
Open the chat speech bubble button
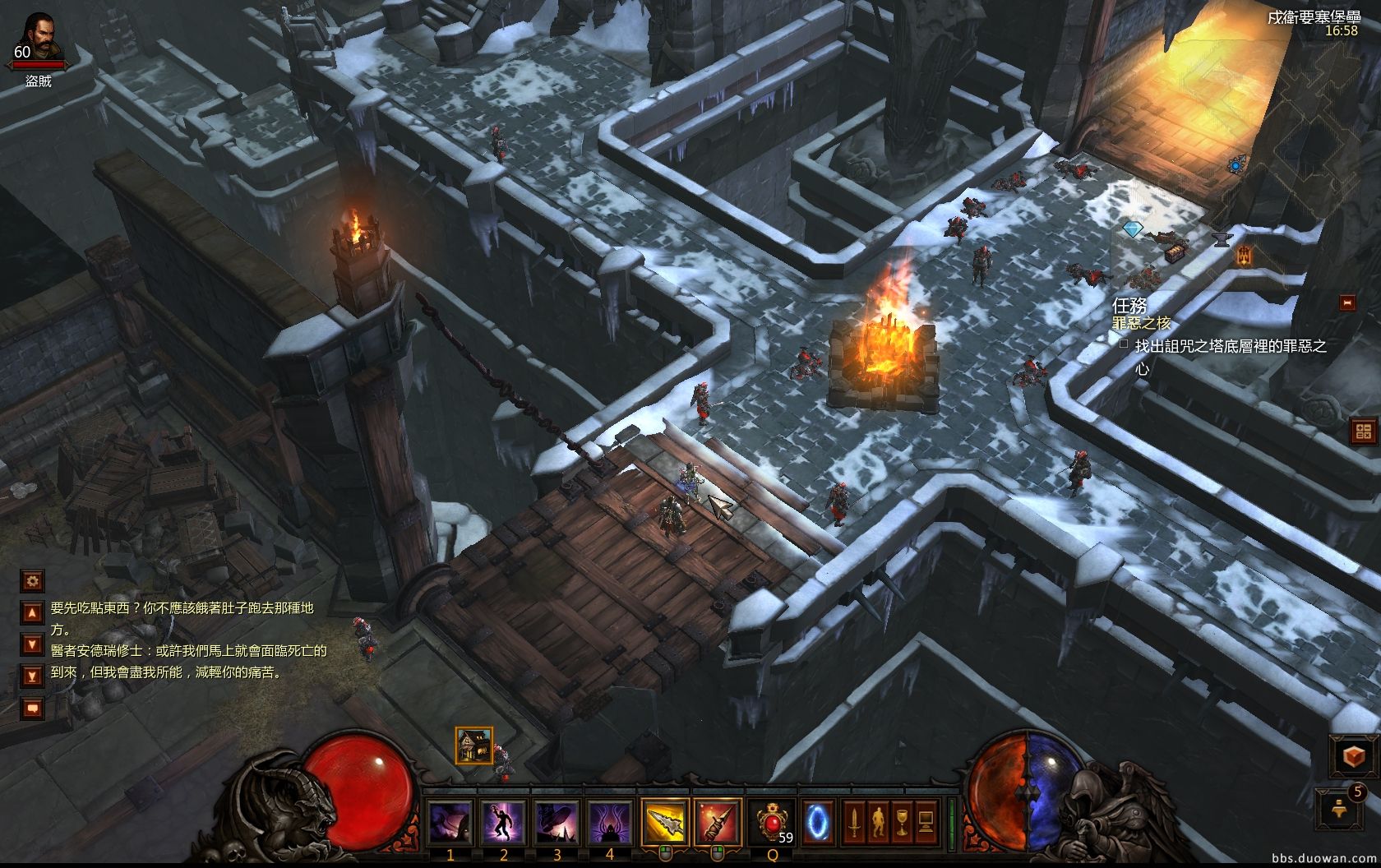tap(33, 707)
